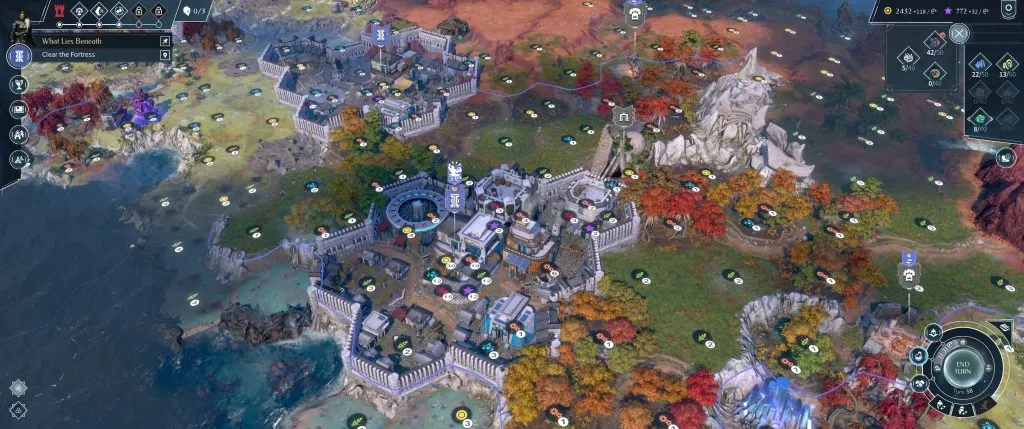Select the blue crystal resource showing 22/50
Image resolution: width=1024 pixels, height=429 pixels.
click(x=981, y=62)
